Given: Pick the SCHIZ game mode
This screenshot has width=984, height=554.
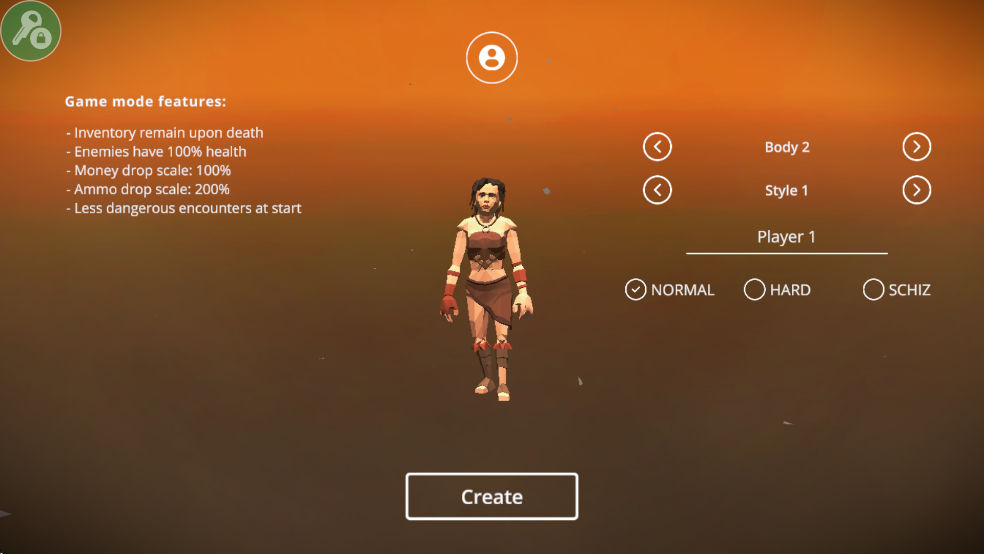Looking at the screenshot, I should [x=874, y=290].
